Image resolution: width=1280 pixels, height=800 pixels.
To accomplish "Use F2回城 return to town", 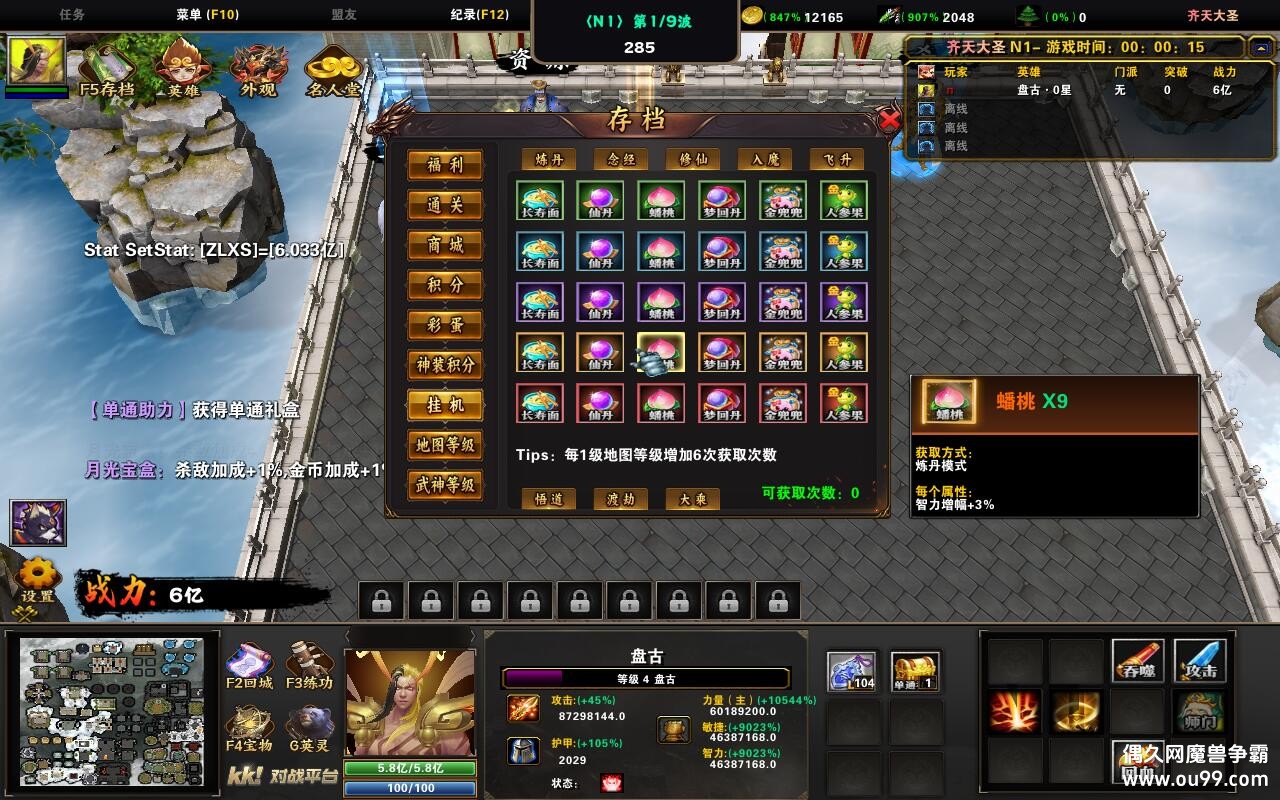I will click(250, 665).
